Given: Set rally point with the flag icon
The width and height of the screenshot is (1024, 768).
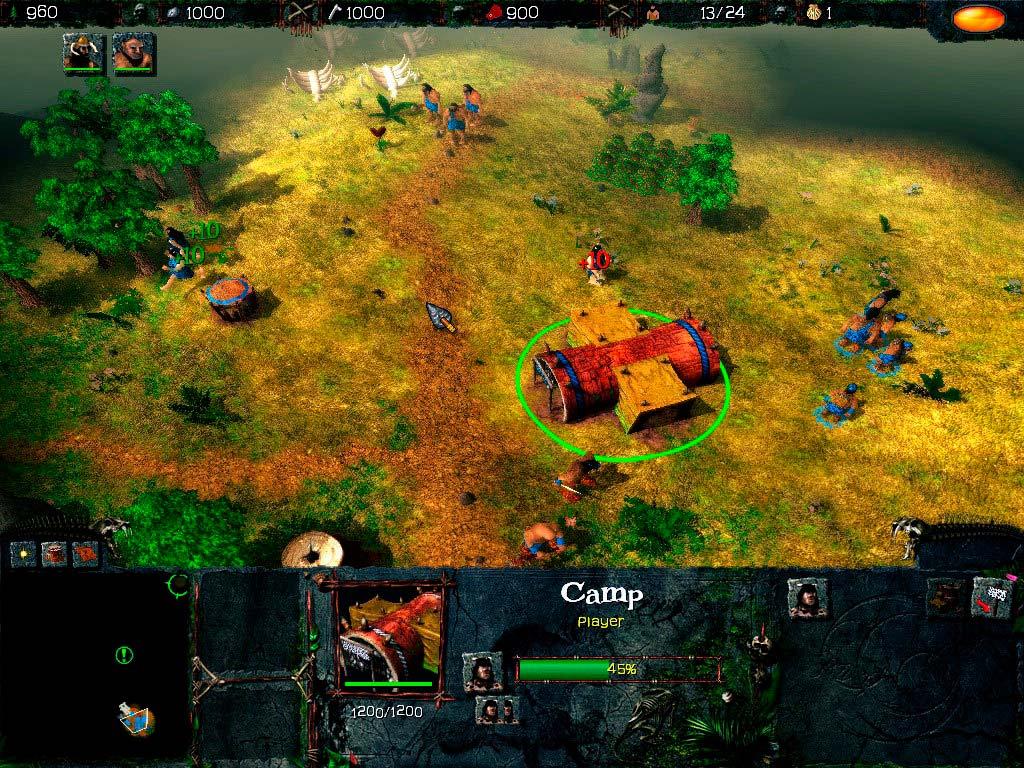Looking at the screenshot, I should pyautogui.click(x=991, y=597).
